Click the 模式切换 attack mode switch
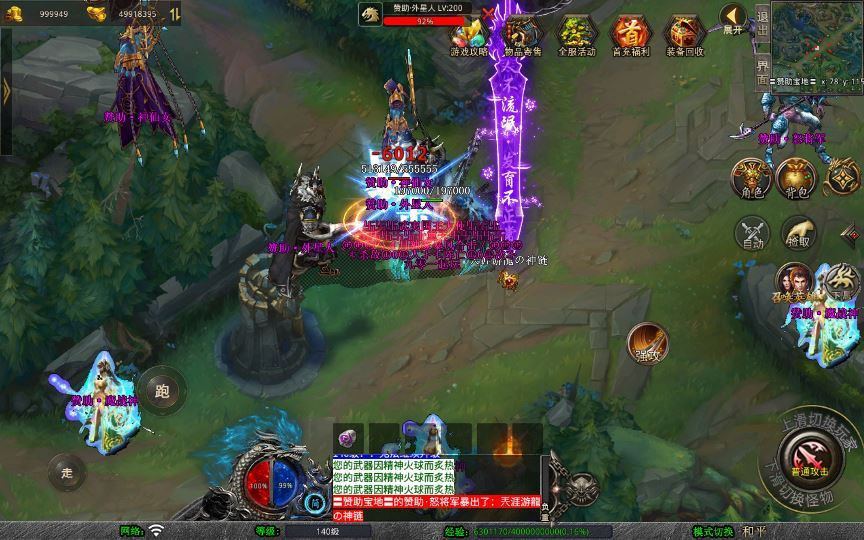Image resolution: width=864 pixels, height=540 pixels. pos(714,531)
